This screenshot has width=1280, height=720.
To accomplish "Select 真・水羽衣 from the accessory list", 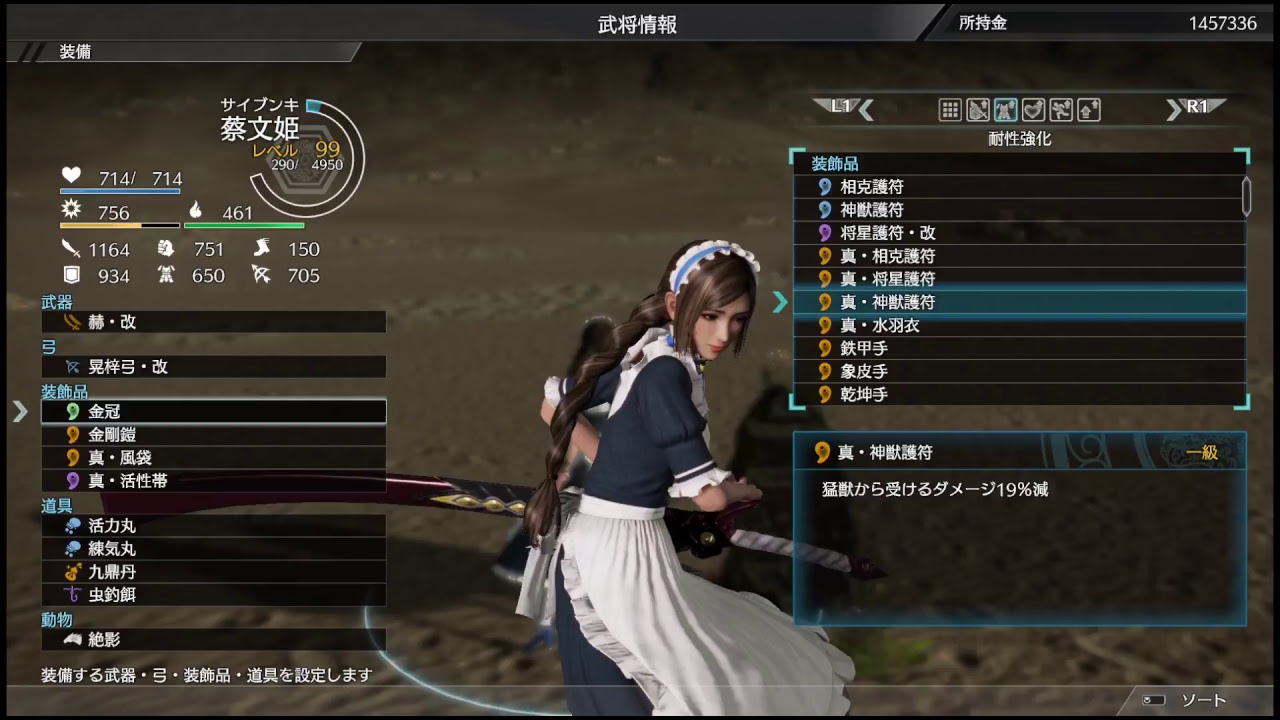I will click(1018, 325).
